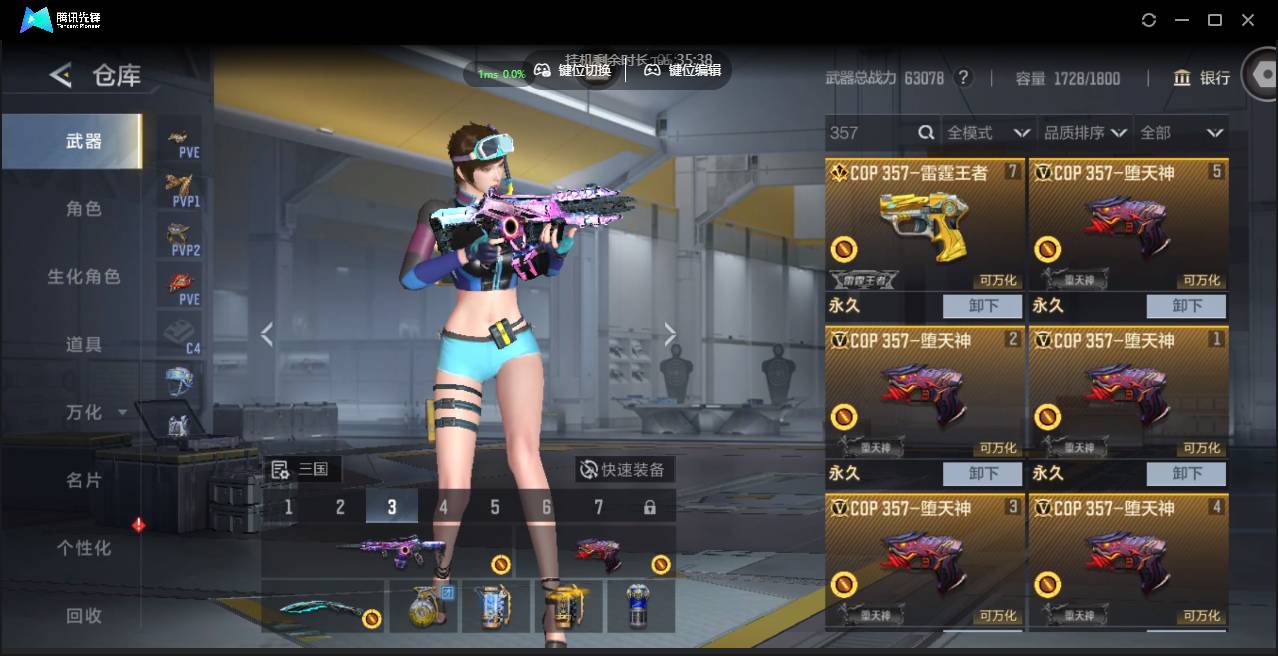Unequip the COP 357-雷霆王者 with 卸下
The width and height of the screenshot is (1278, 656).
point(983,306)
